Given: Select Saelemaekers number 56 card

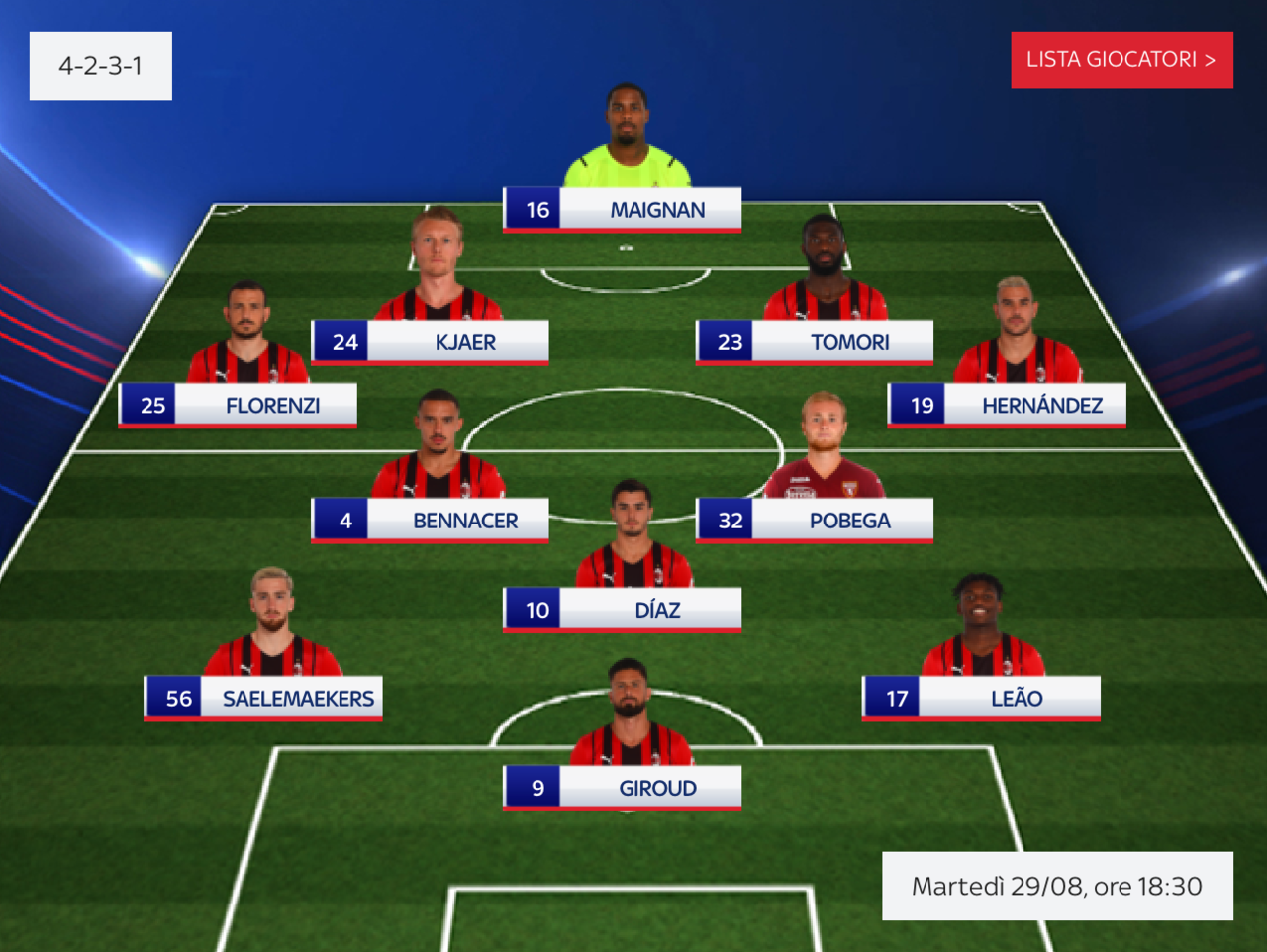Looking at the screenshot, I should pos(263,699).
